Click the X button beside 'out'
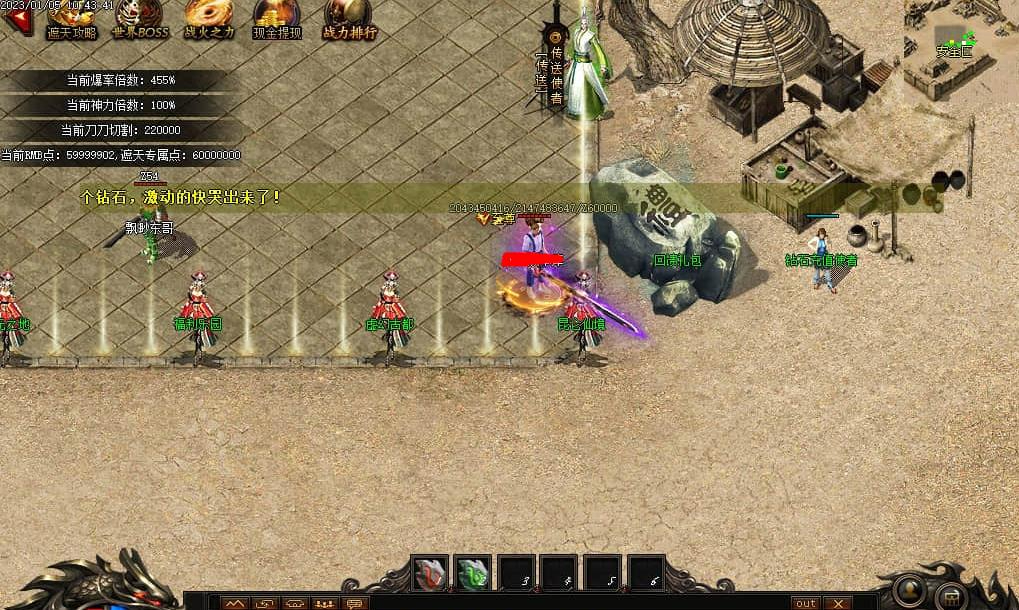 [838, 603]
